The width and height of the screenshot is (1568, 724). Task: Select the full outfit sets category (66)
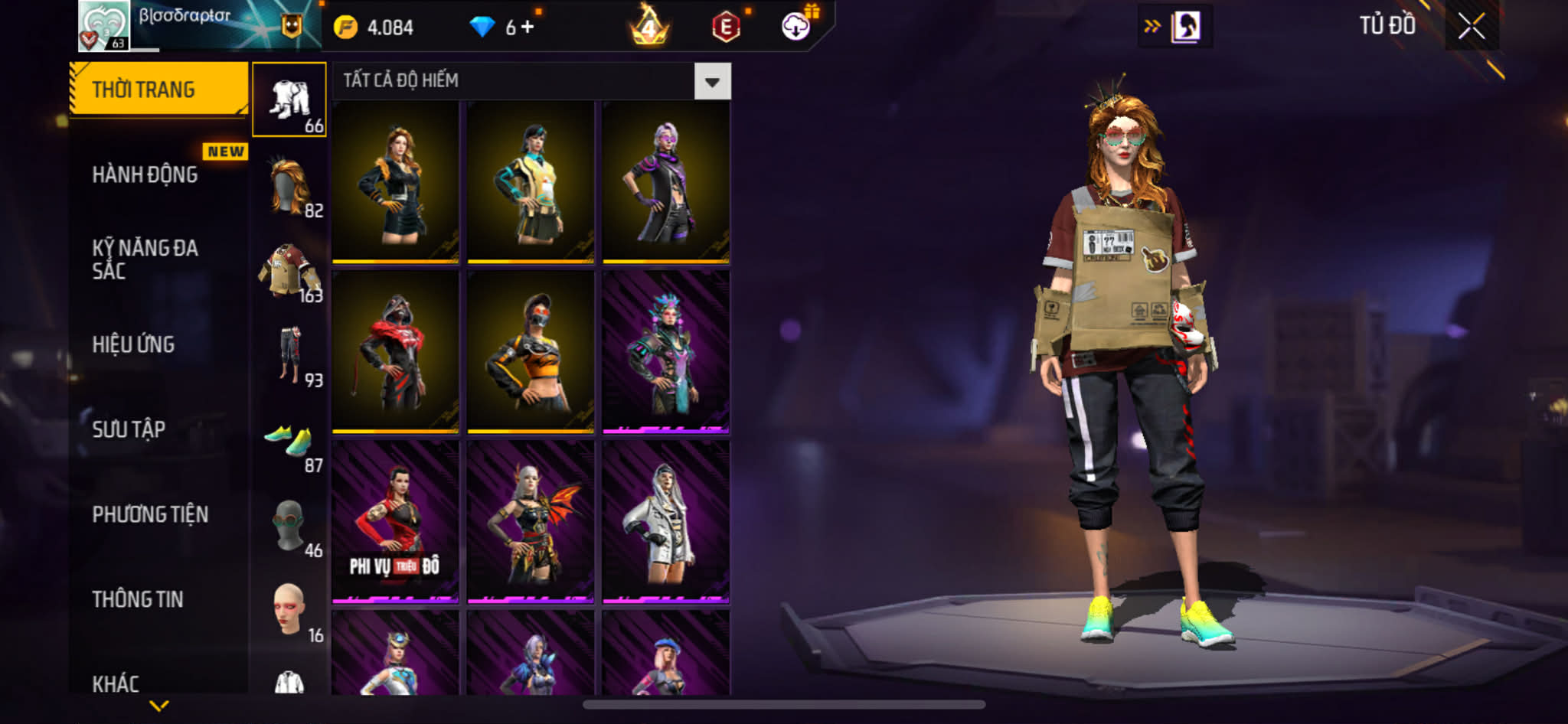coord(289,100)
